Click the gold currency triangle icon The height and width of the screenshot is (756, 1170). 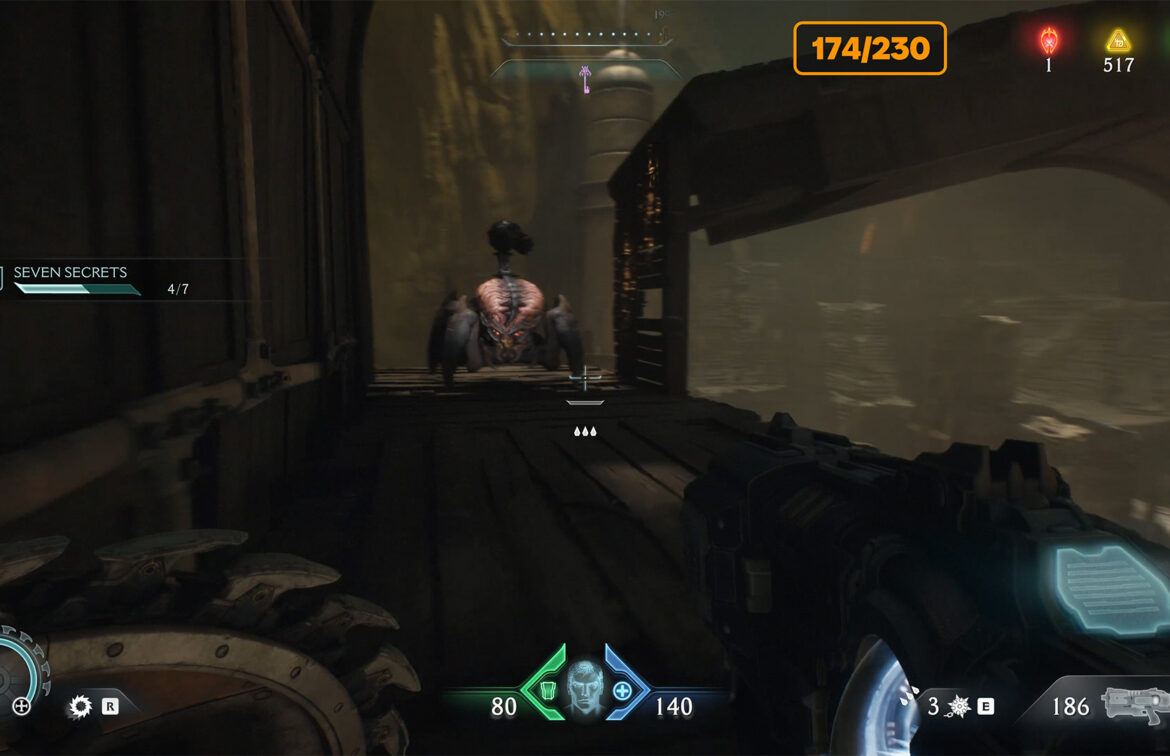pyautogui.click(x=1117, y=41)
